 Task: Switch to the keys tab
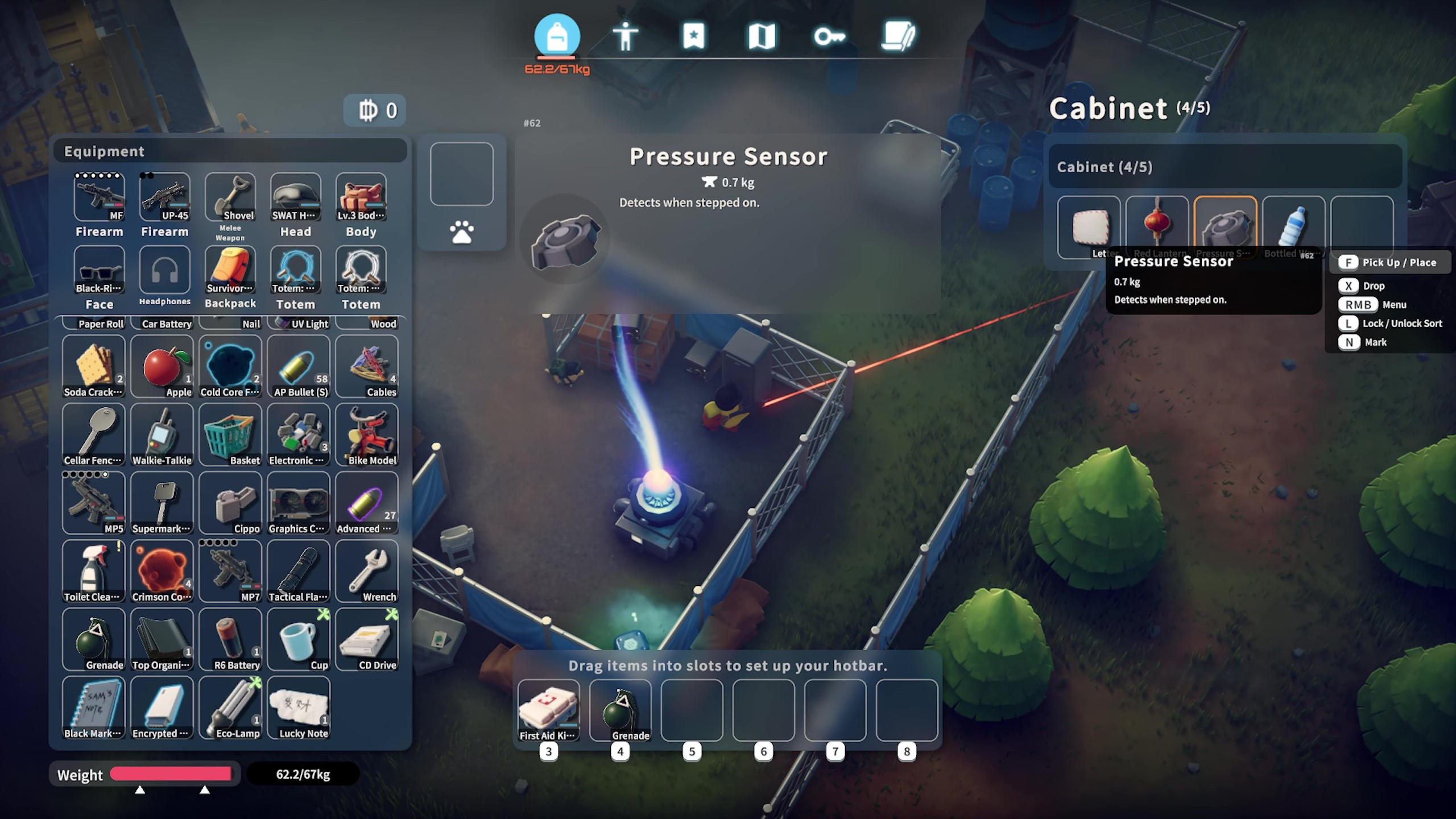coord(829,36)
